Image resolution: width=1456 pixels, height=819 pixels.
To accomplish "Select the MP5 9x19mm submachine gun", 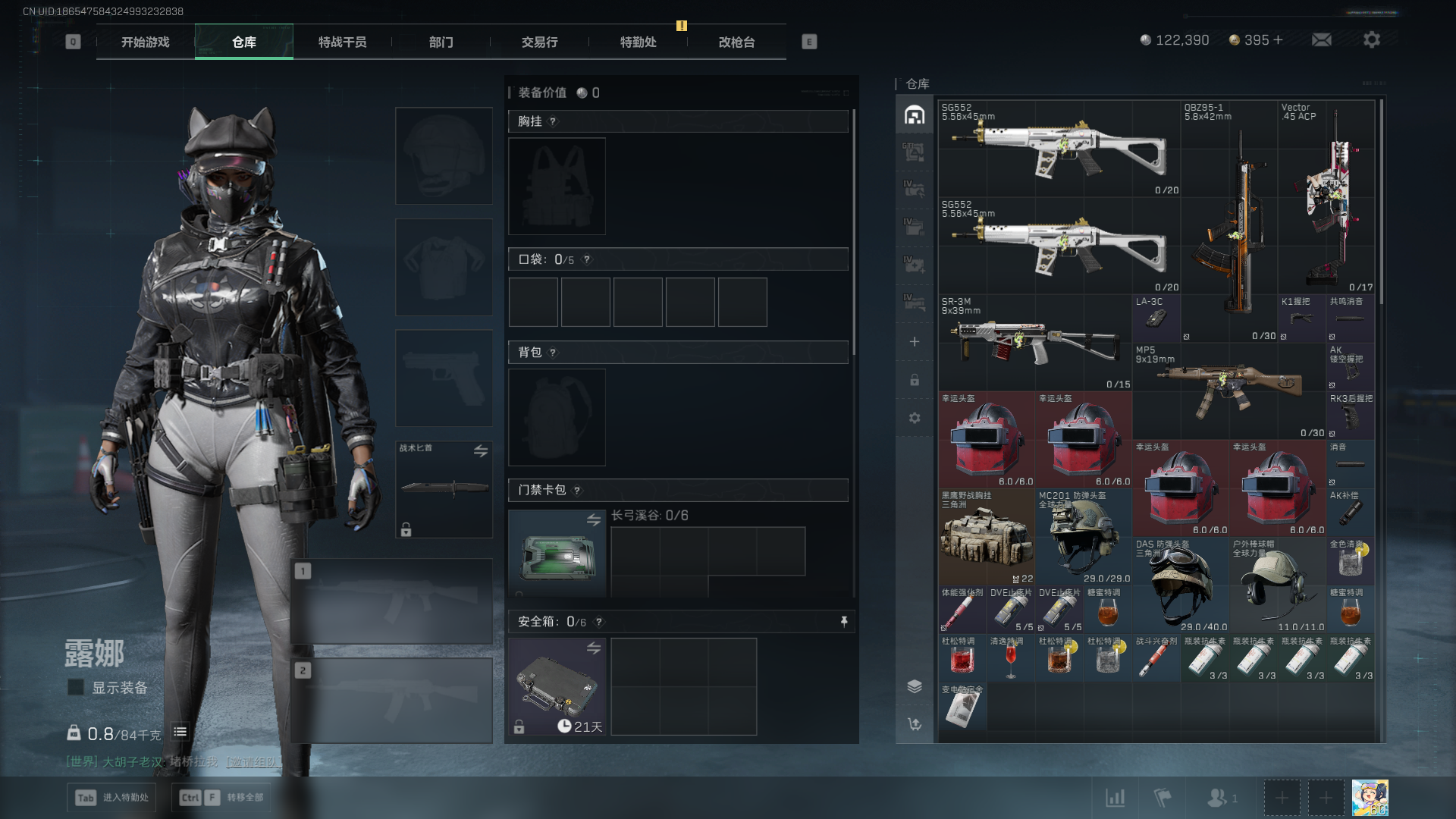I will [1230, 391].
